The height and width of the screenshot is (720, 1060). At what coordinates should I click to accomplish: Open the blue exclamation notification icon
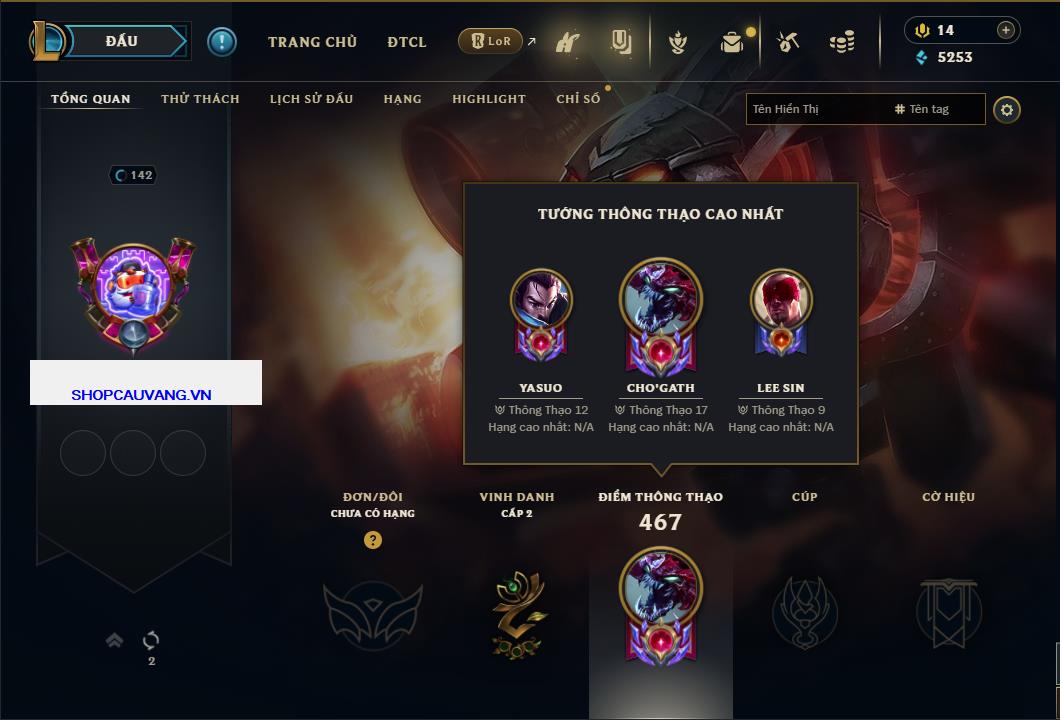(222, 41)
